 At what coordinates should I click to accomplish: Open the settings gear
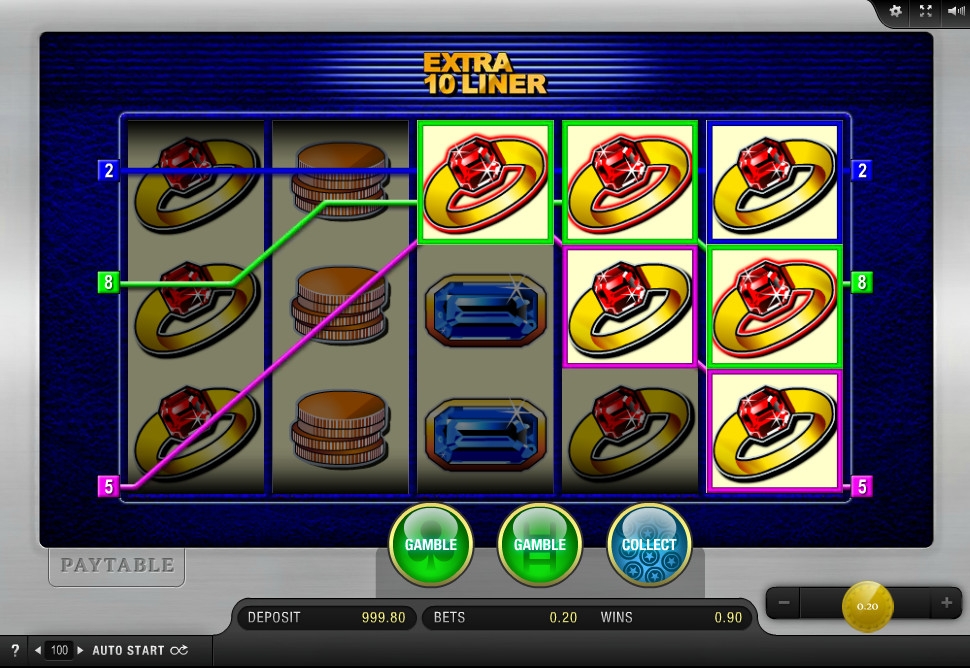(895, 11)
